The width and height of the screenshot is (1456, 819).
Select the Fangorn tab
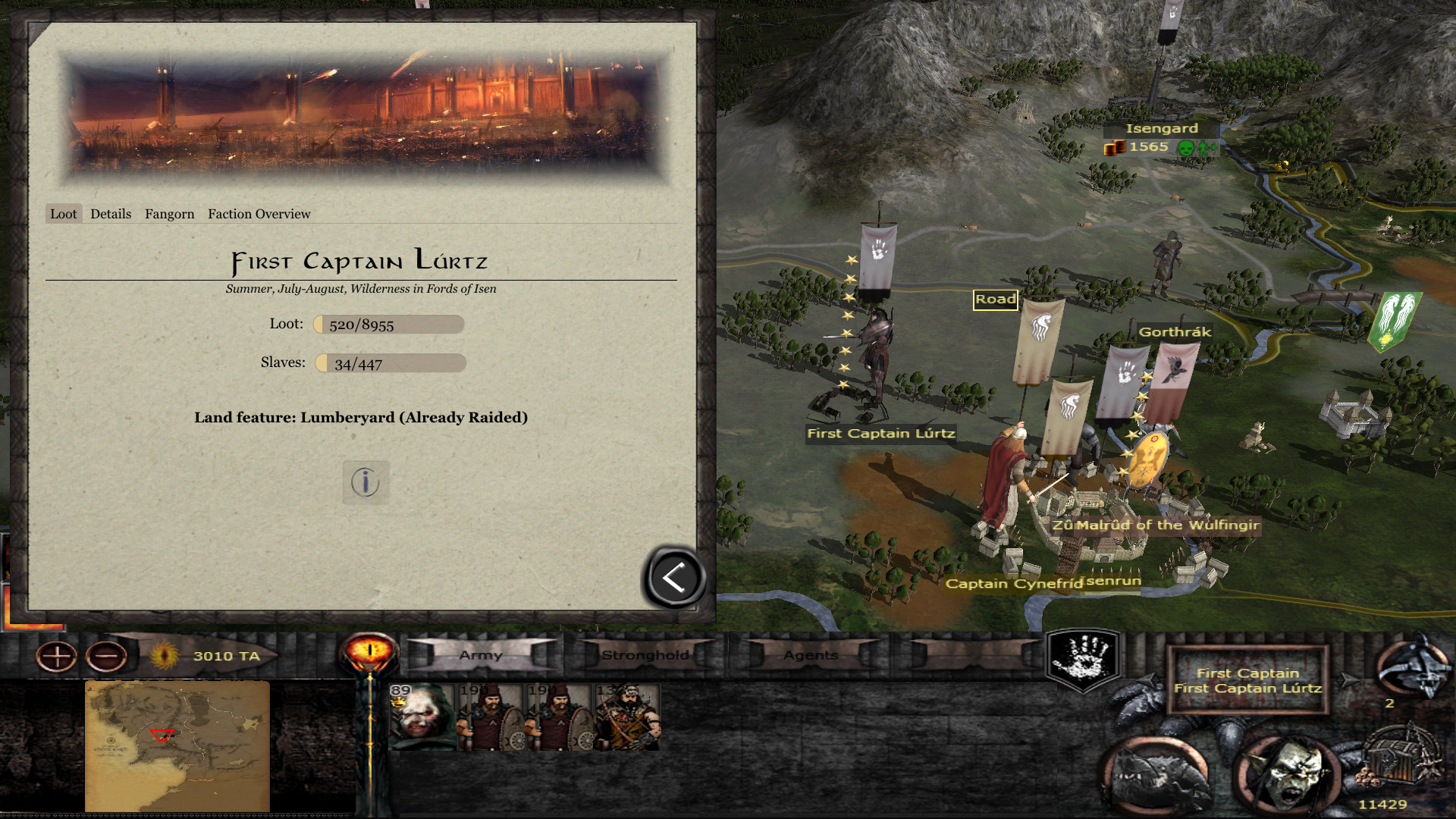click(169, 214)
